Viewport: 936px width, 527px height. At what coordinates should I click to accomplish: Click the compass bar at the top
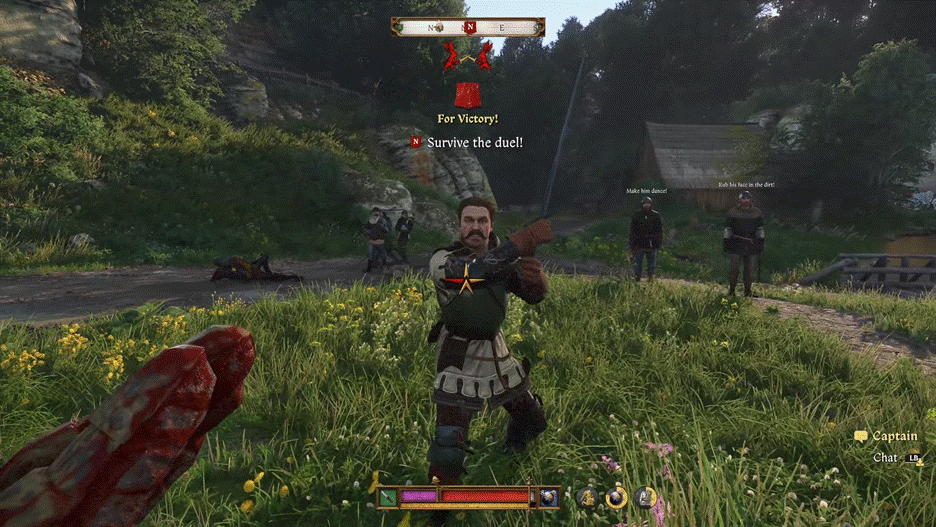[x=468, y=27]
